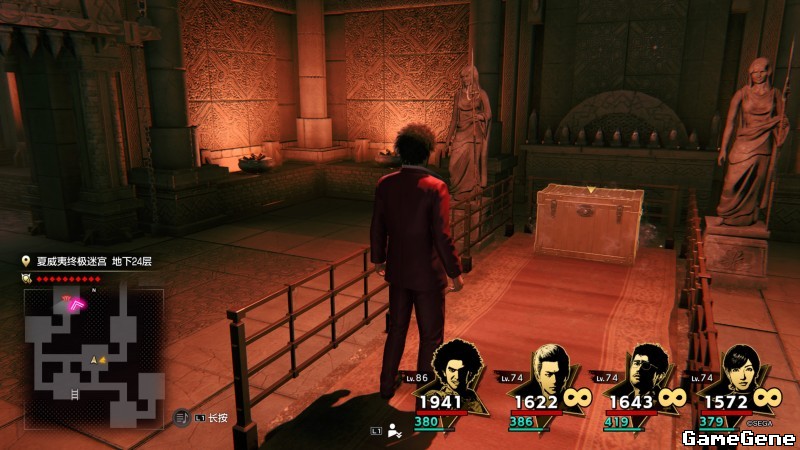This screenshot has height=450, width=800.
Task: Click the auto-run figure icon near the party bar
Action: coord(395,431)
